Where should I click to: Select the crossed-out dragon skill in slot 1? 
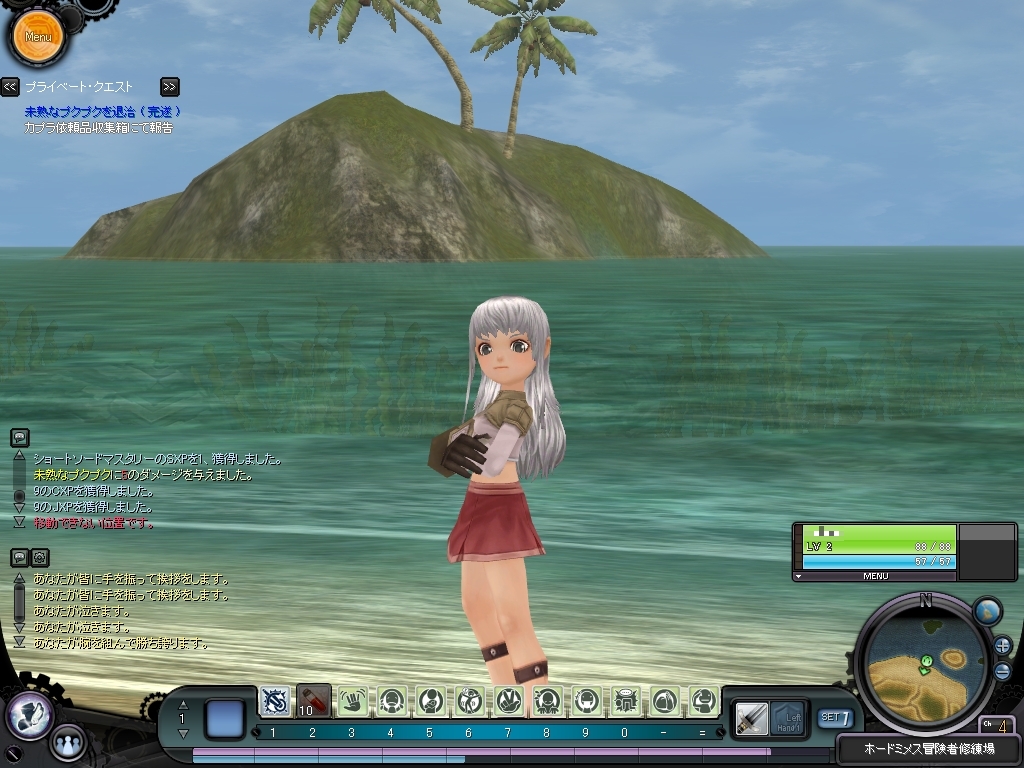275,700
